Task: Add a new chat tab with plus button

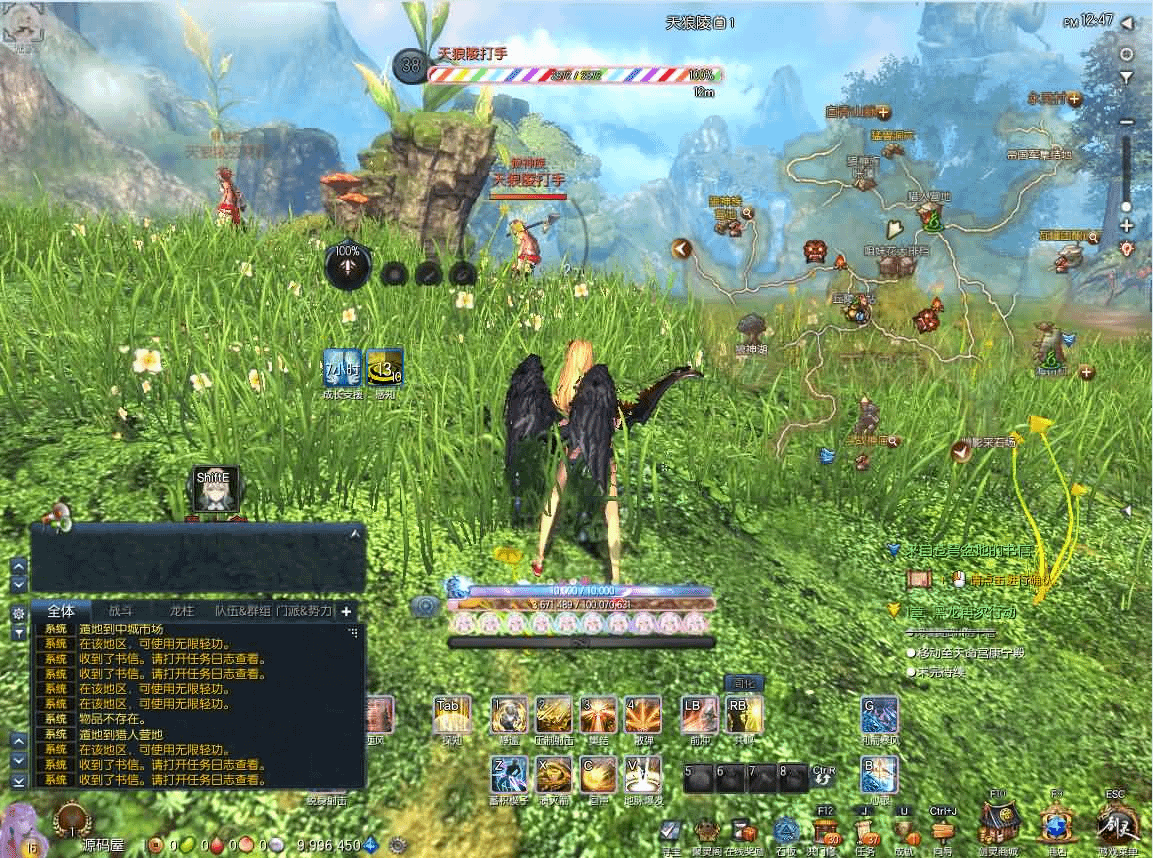Action: [346, 610]
